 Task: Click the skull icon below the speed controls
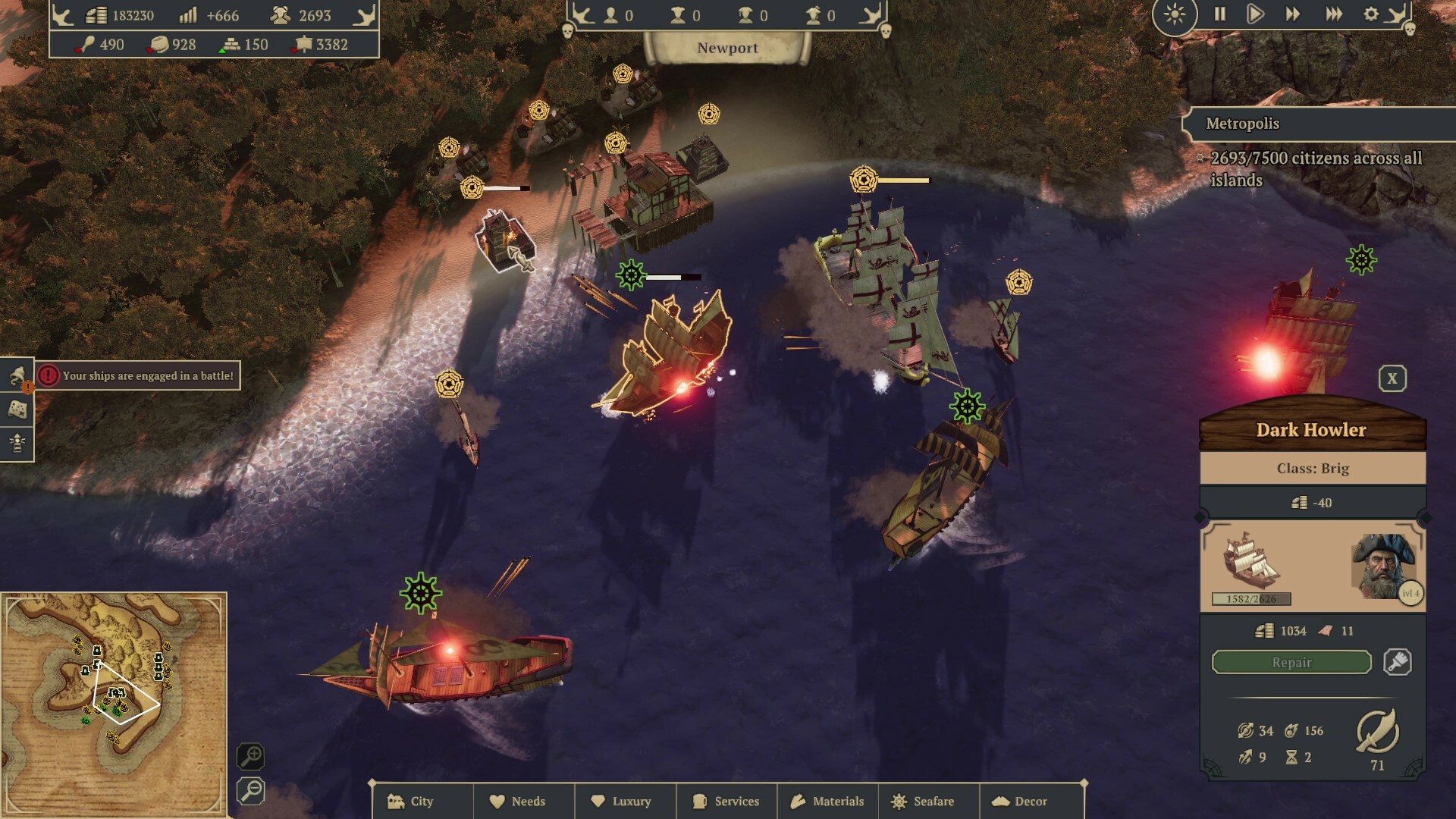pos(1410,30)
